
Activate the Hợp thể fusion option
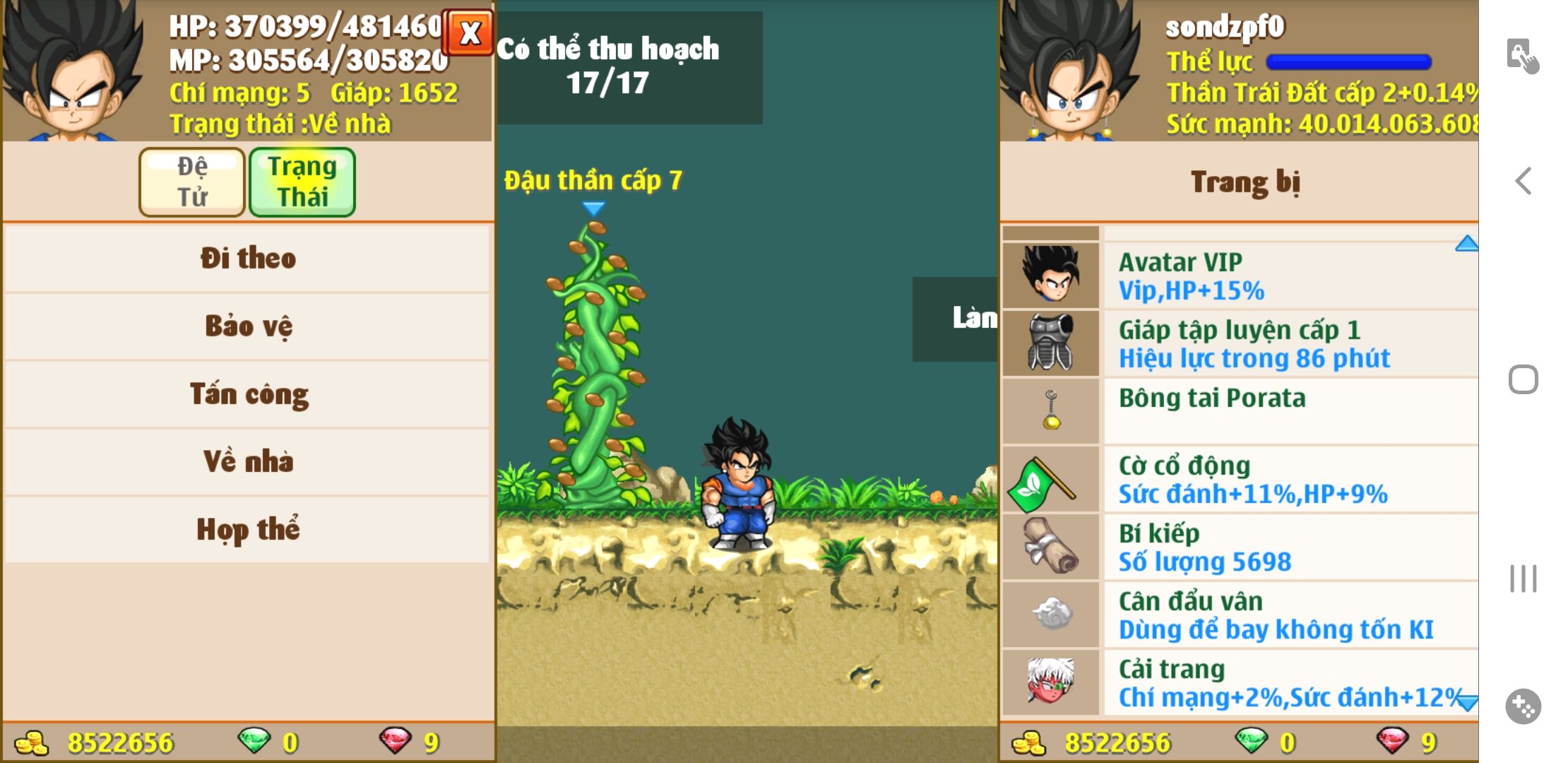[247, 530]
